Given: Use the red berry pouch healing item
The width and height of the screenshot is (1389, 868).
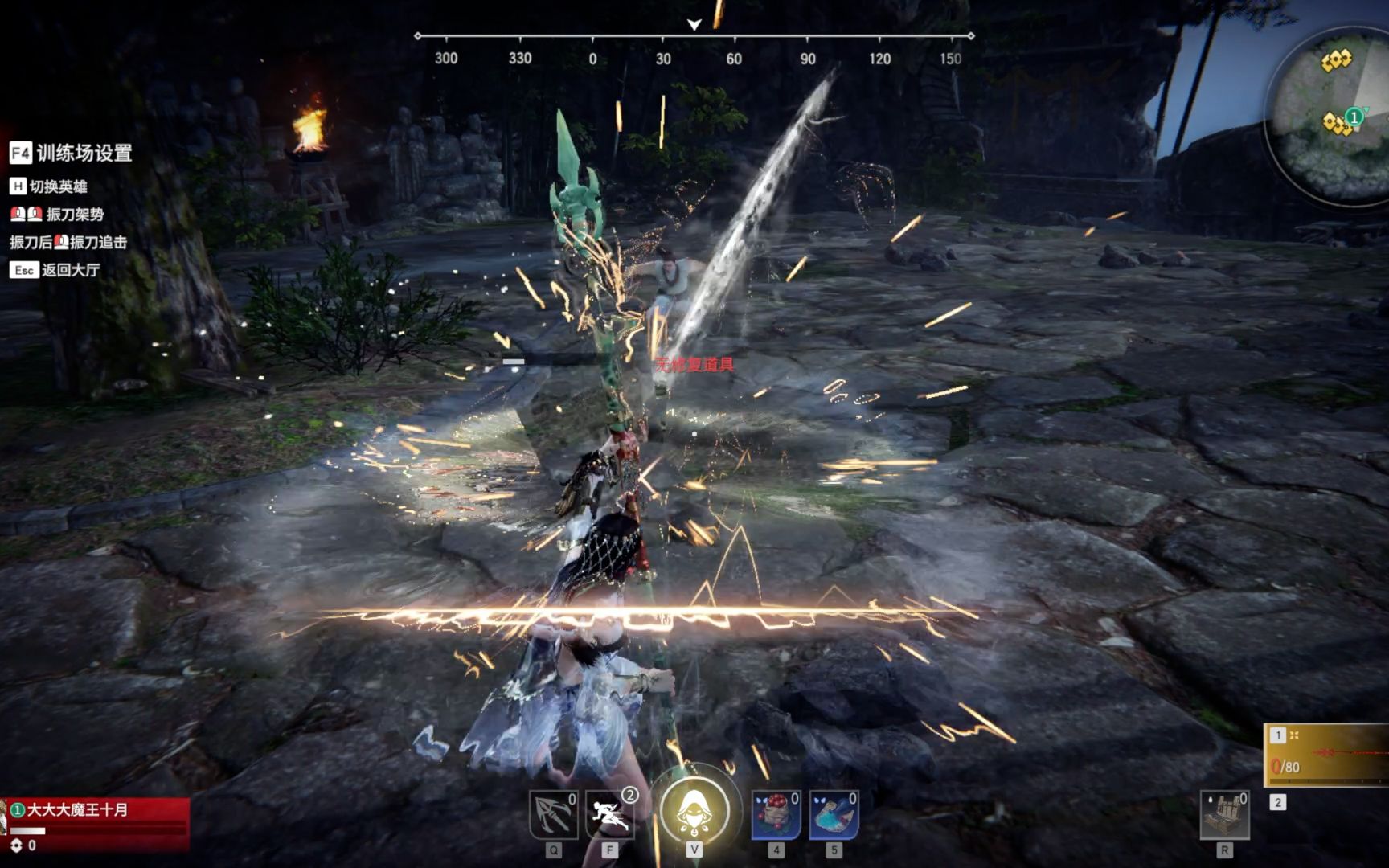Looking at the screenshot, I should point(775,815).
